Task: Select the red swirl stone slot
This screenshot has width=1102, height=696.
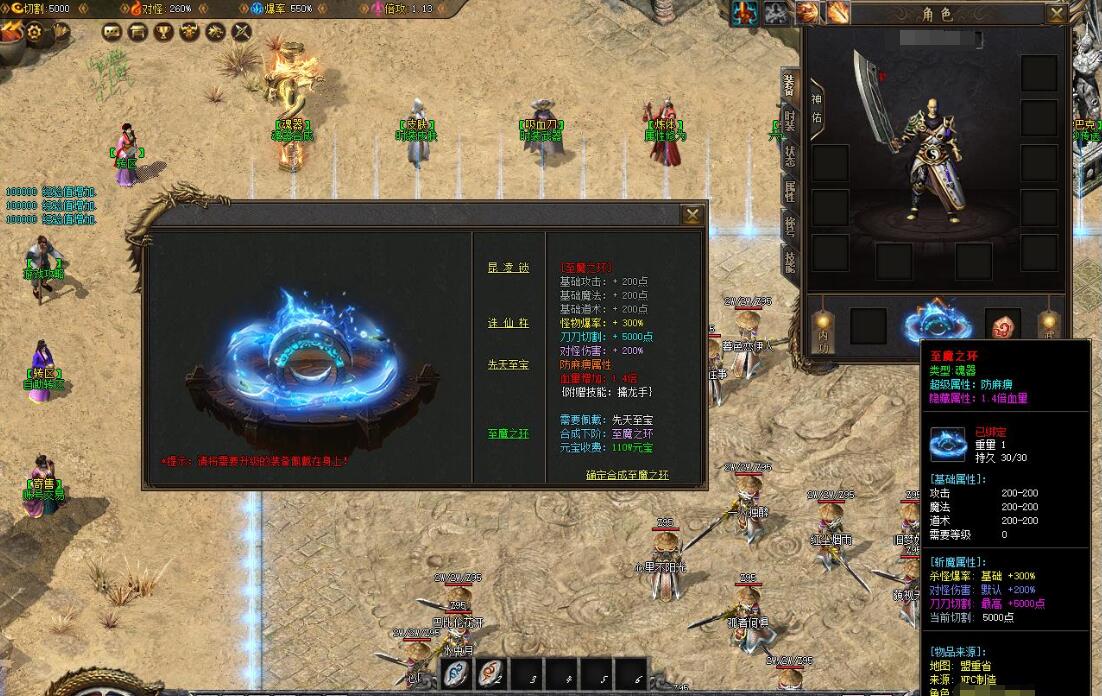Action: [1003, 327]
